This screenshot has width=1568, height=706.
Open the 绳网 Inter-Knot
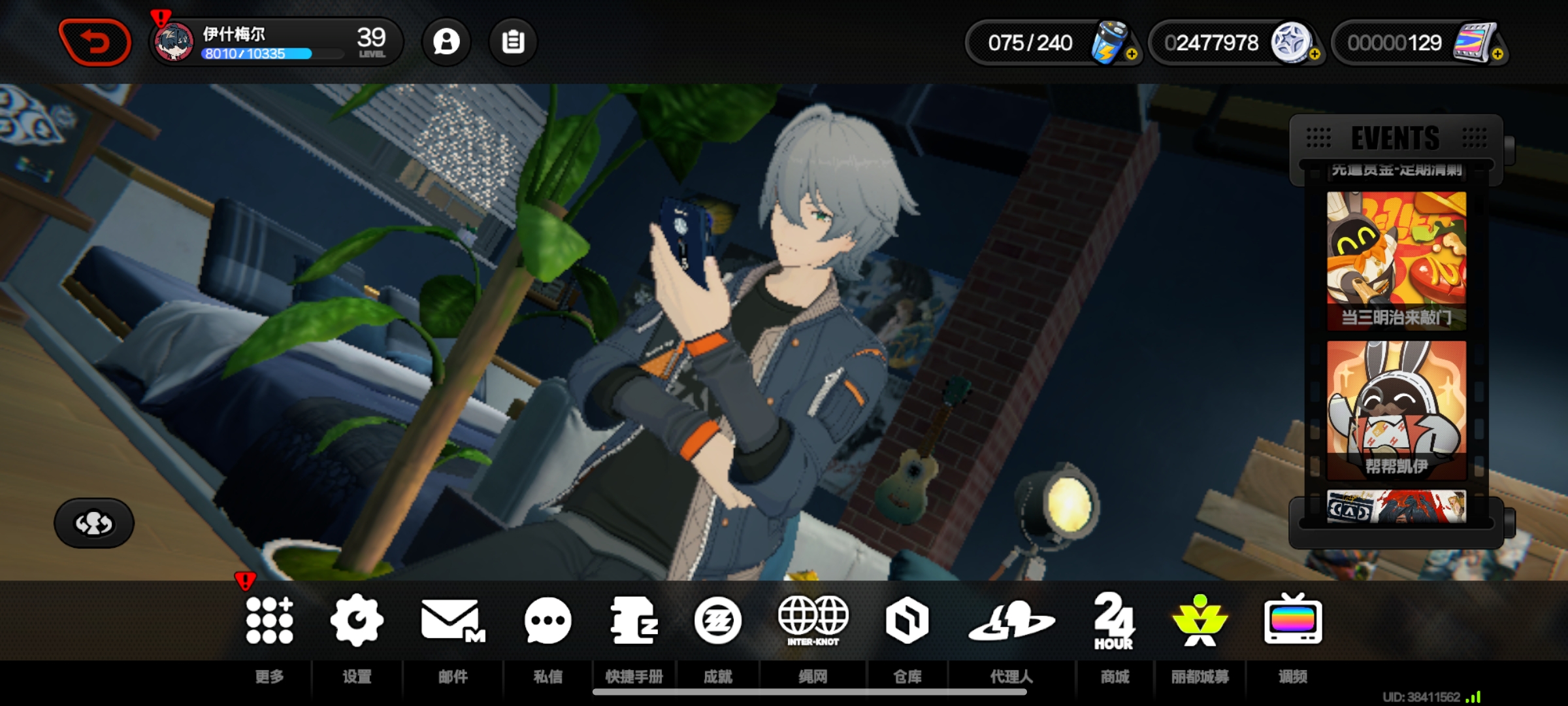pyautogui.click(x=813, y=621)
